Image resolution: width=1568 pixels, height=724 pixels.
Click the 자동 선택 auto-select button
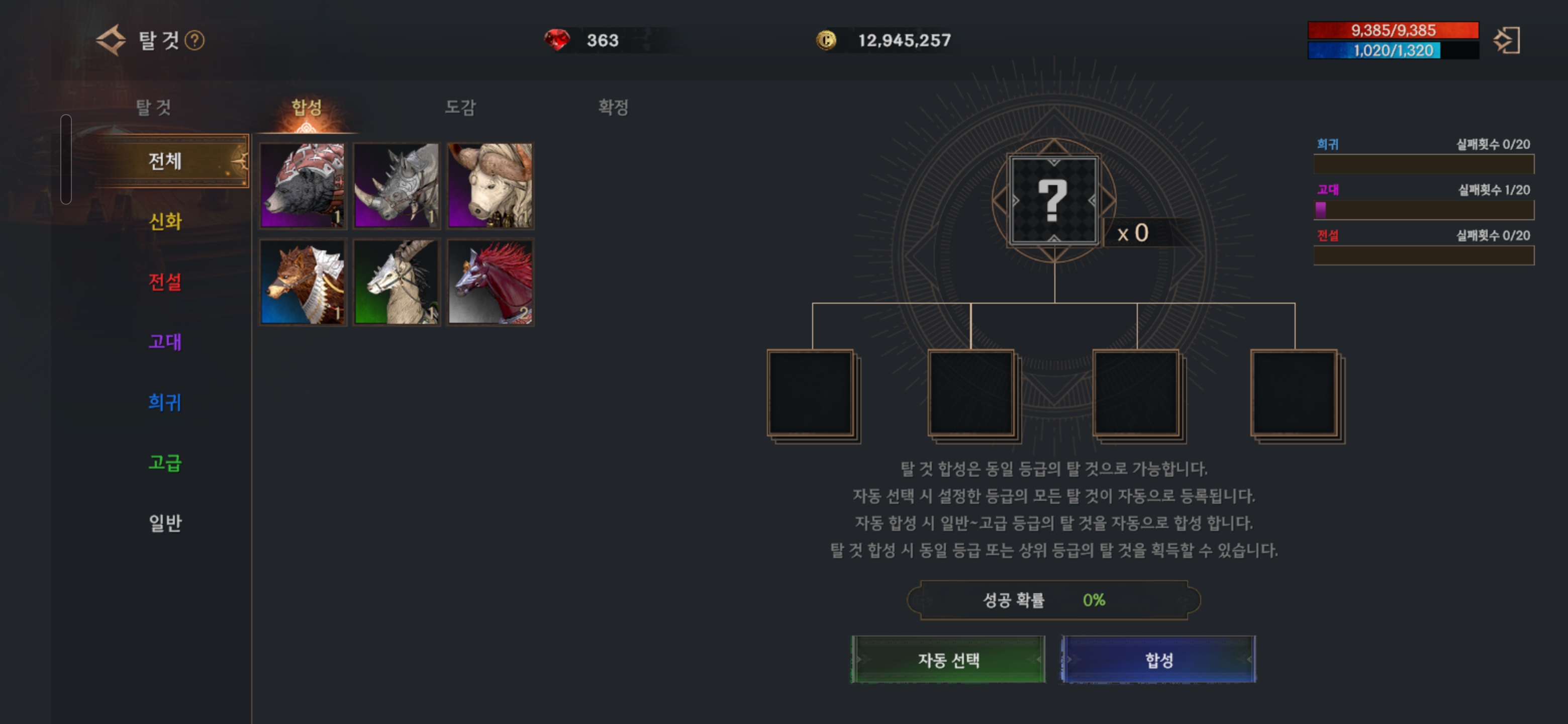click(x=948, y=660)
